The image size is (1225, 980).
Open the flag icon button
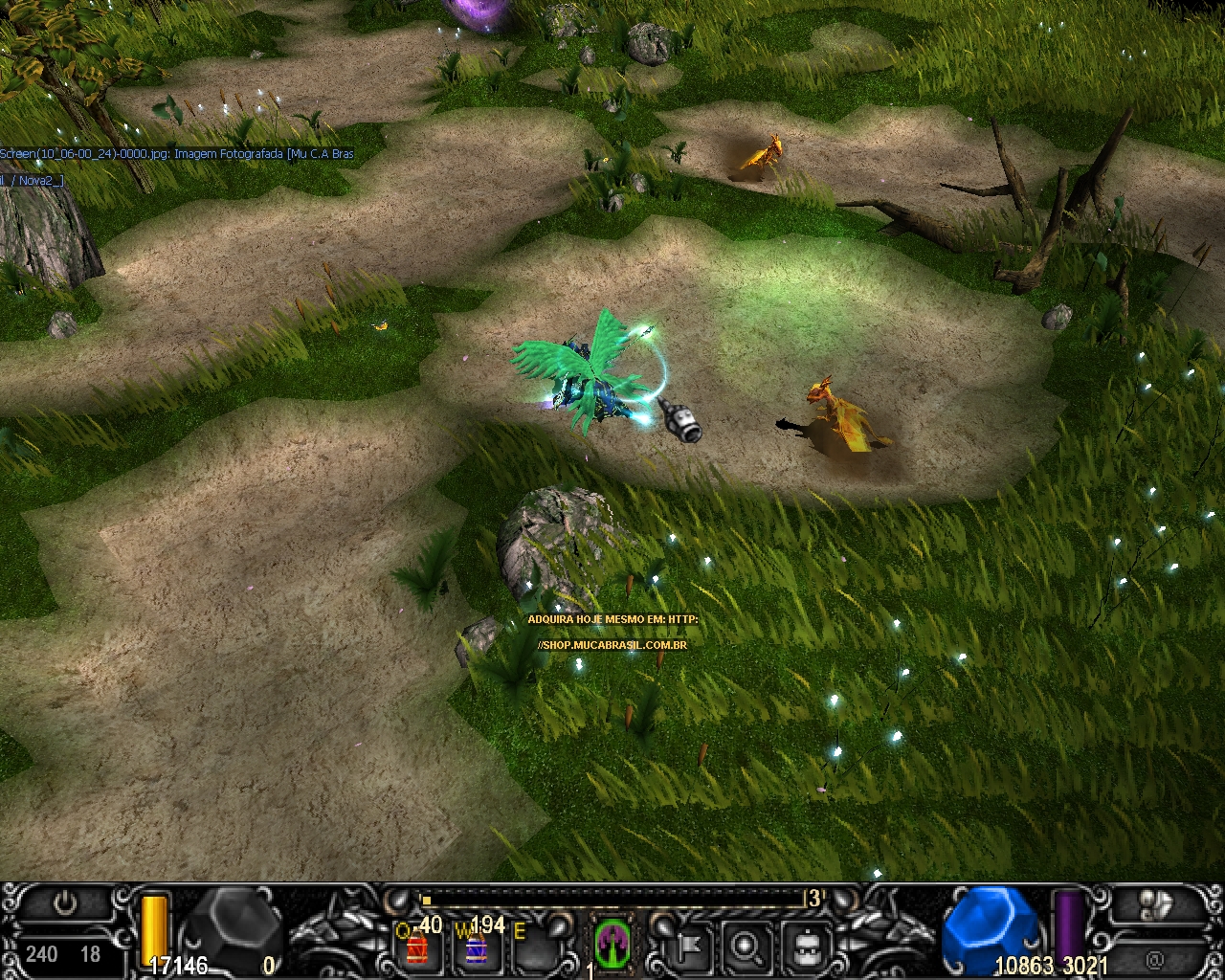tap(688, 947)
